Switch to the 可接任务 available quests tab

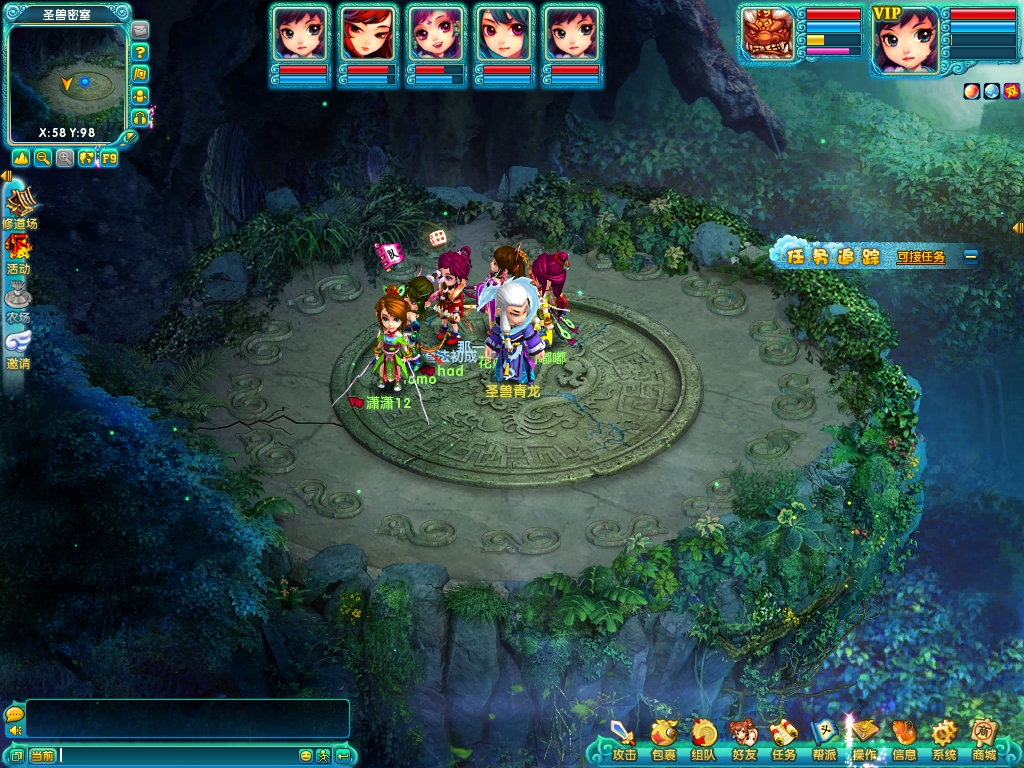(920, 257)
